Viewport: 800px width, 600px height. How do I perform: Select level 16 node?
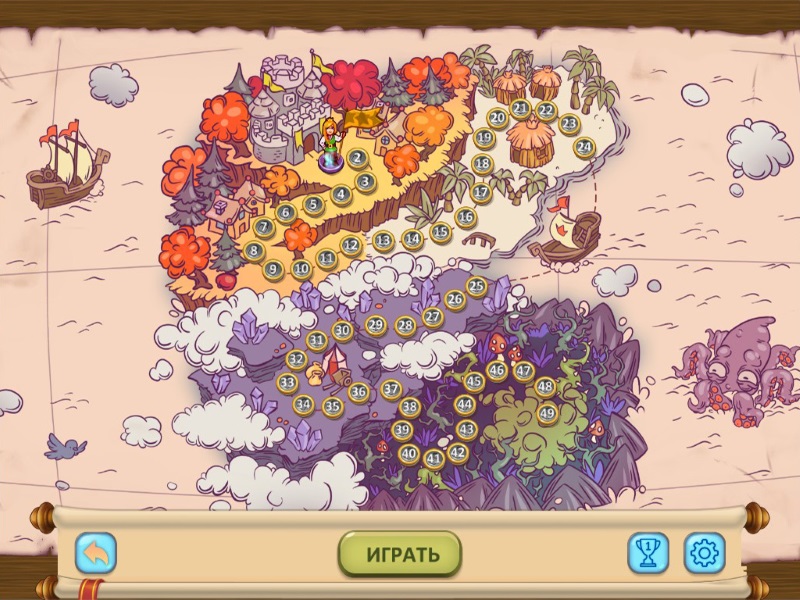coord(466,216)
